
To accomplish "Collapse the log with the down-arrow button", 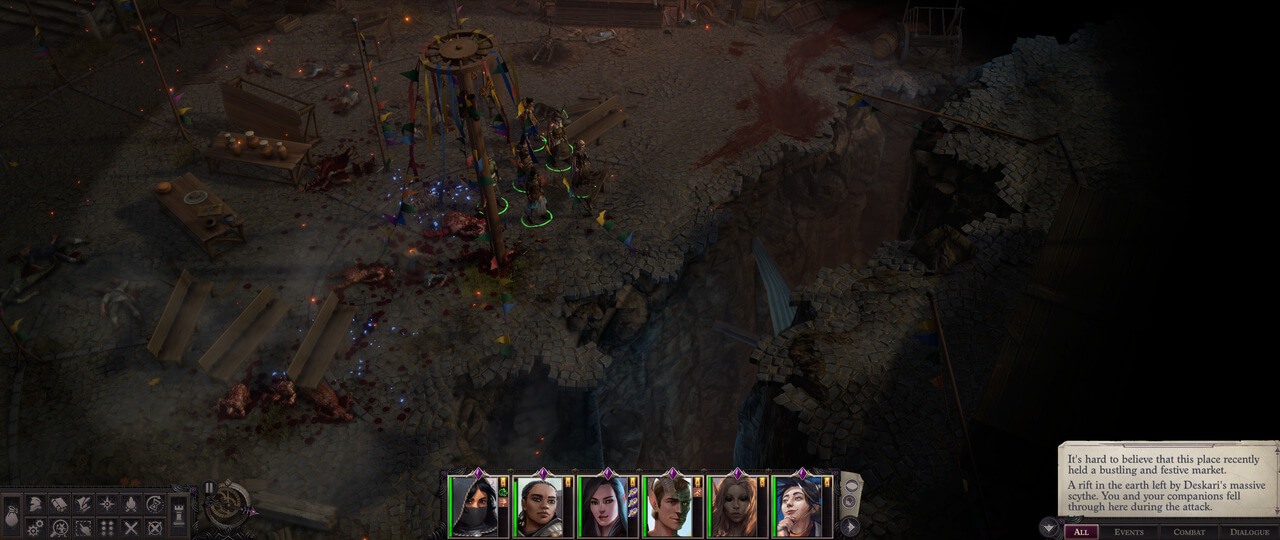I will [1049, 527].
